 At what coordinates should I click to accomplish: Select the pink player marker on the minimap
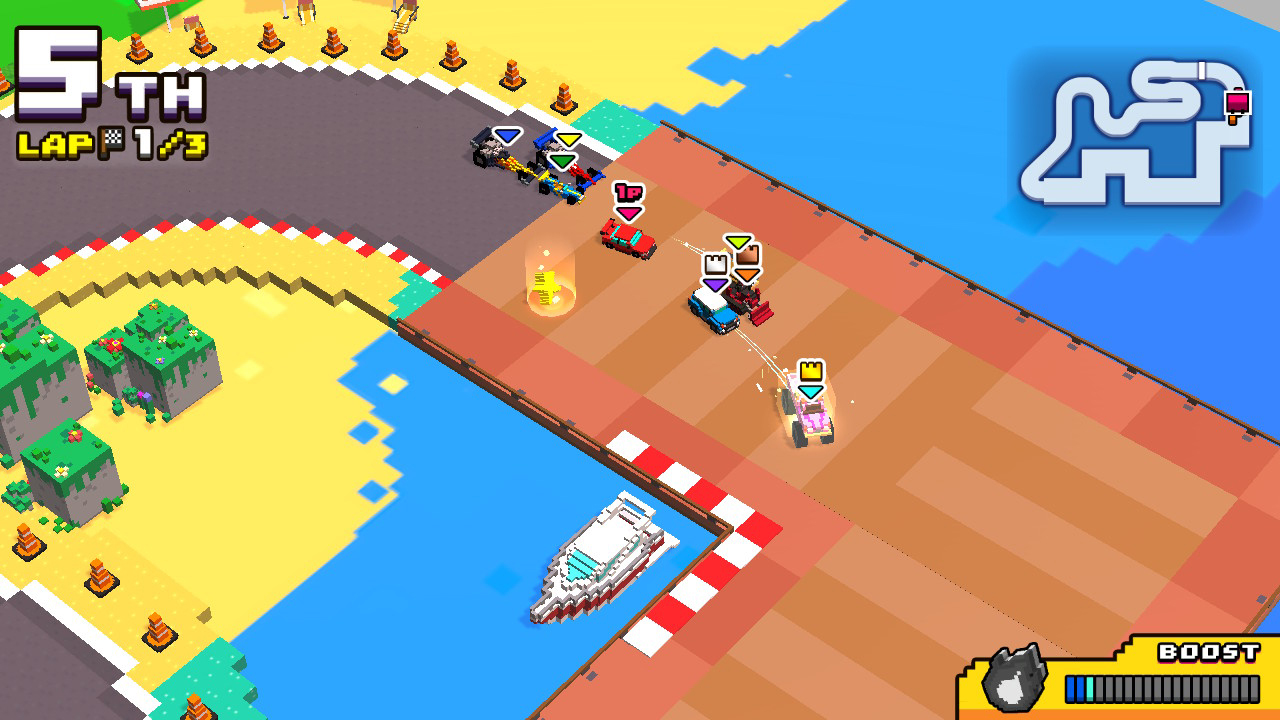pyautogui.click(x=1240, y=102)
